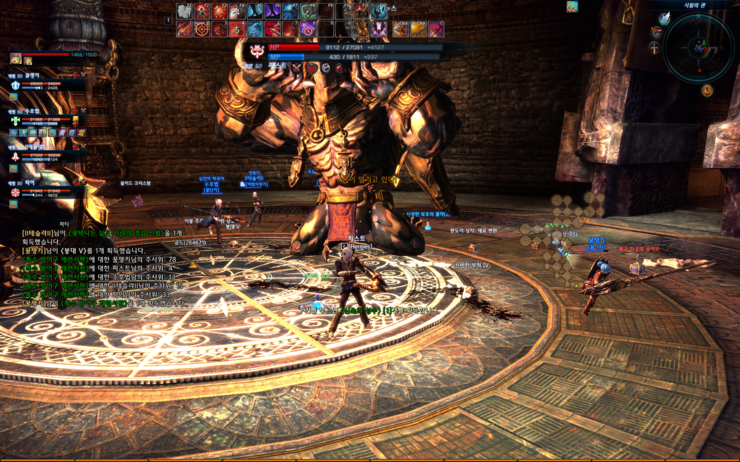Viewport: 740px width, 462px height.
Task: Activate the first grey skill in the top hotbar
Action: (184, 12)
